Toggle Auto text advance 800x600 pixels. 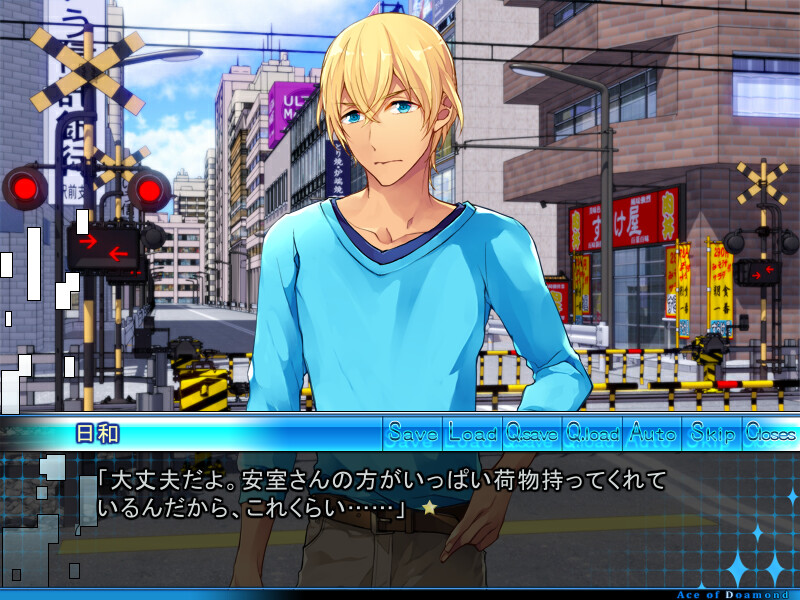pyautogui.click(x=652, y=434)
